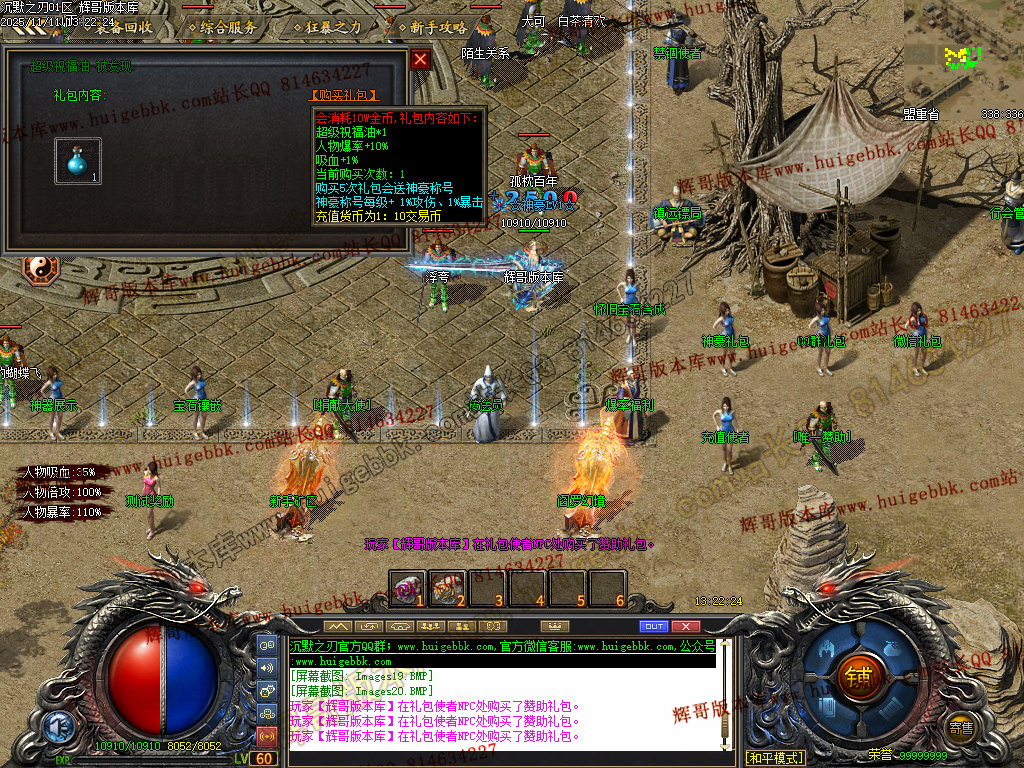Close the gift pack dialog window

[x=421, y=59]
